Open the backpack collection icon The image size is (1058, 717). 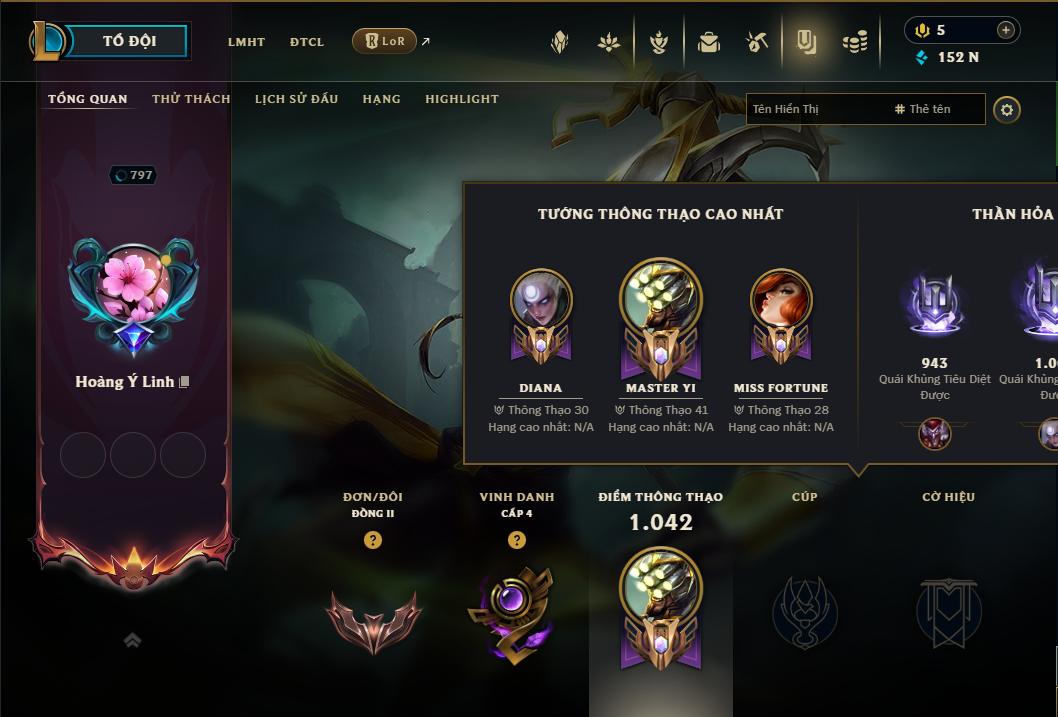pyautogui.click(x=709, y=42)
